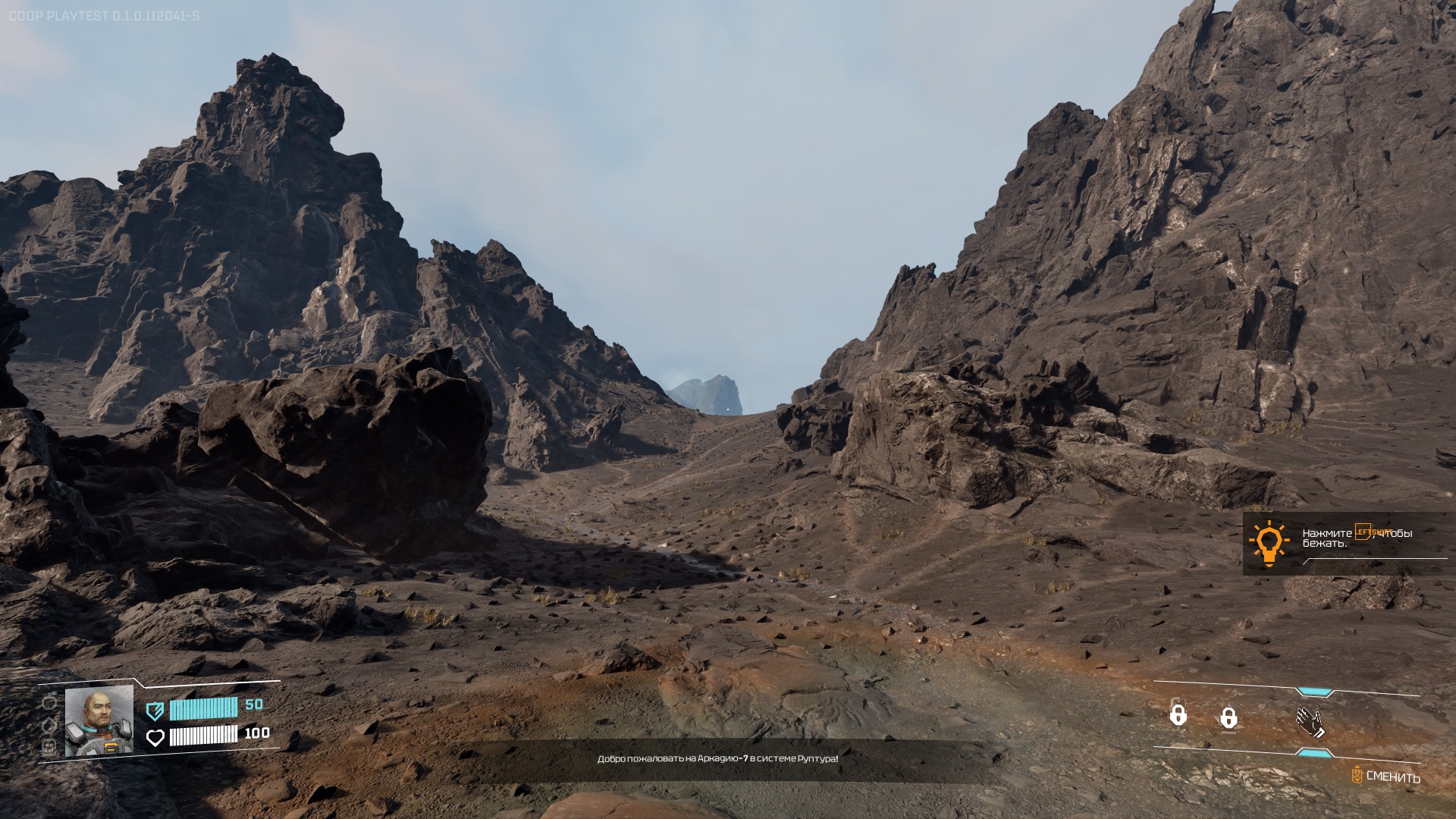
Task: Select the locked slot beside the hand icon
Action: pyautogui.click(x=1228, y=717)
